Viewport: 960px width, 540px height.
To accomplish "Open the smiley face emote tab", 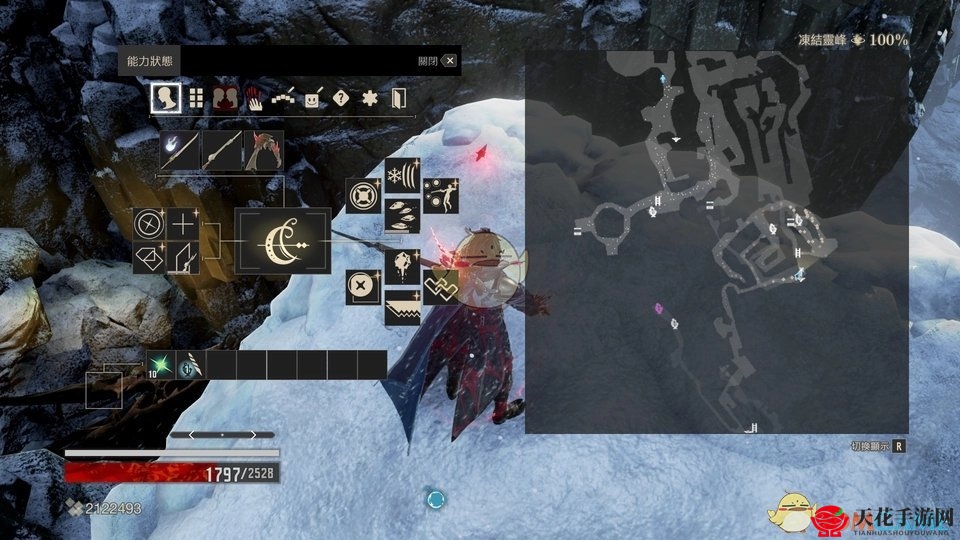I will pos(313,99).
